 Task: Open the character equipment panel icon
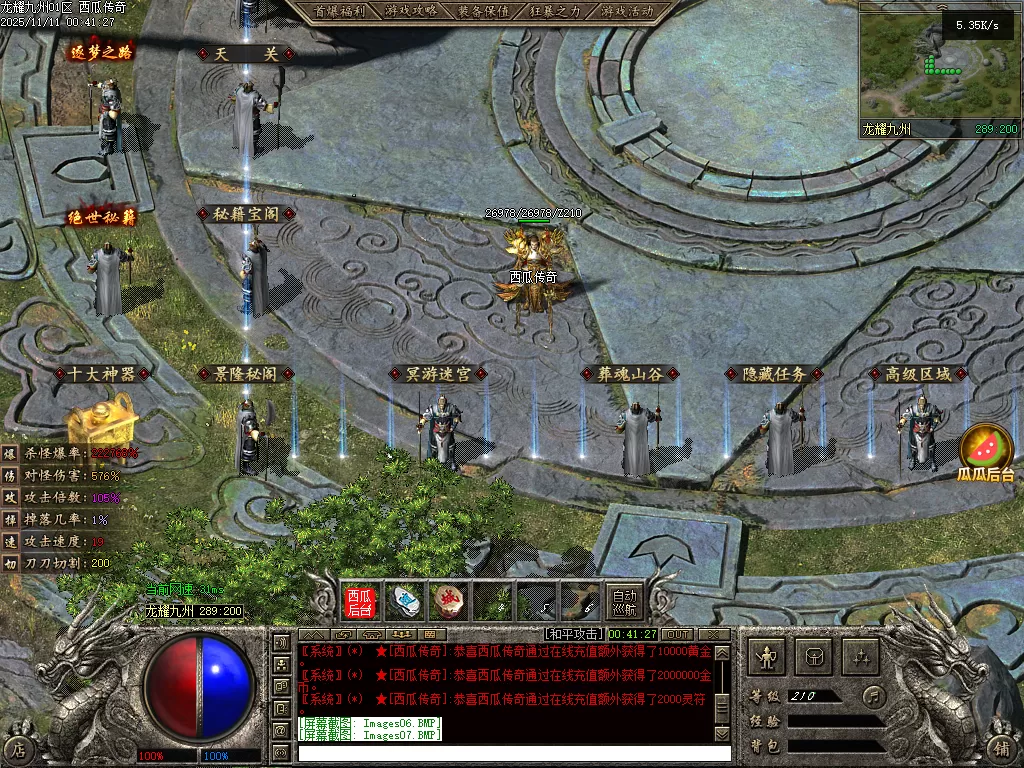(x=767, y=657)
